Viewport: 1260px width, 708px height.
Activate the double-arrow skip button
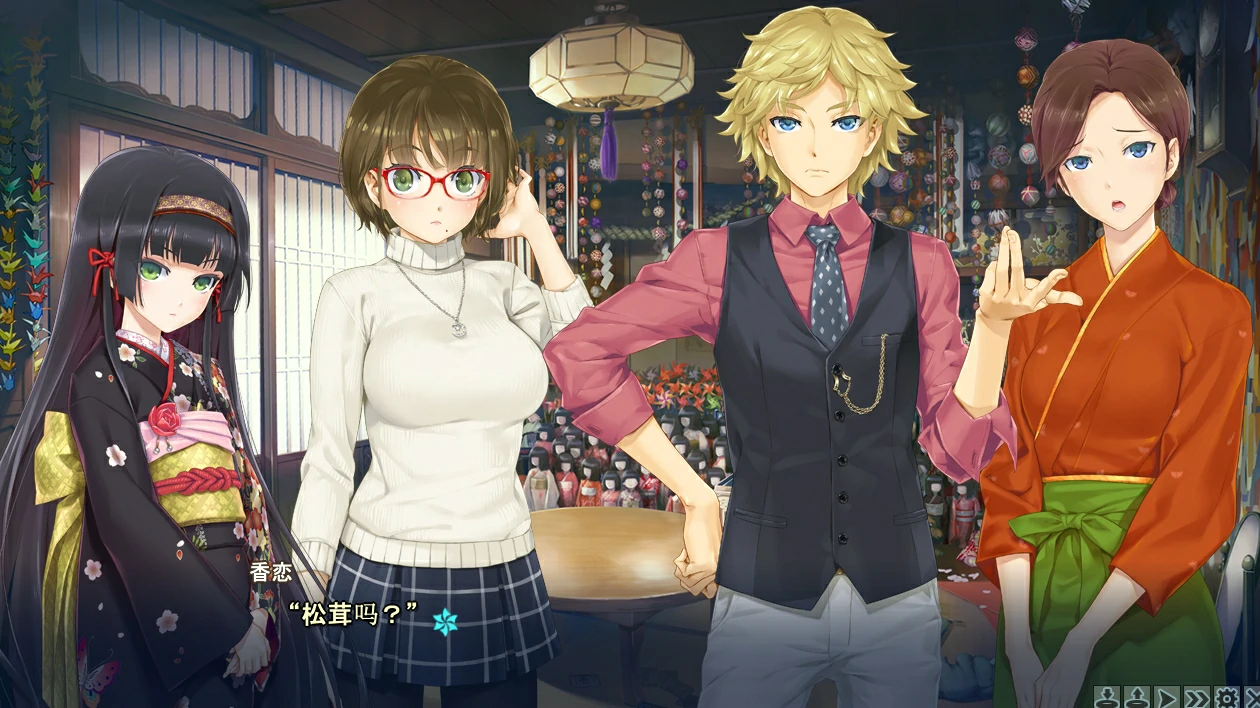click(1196, 696)
